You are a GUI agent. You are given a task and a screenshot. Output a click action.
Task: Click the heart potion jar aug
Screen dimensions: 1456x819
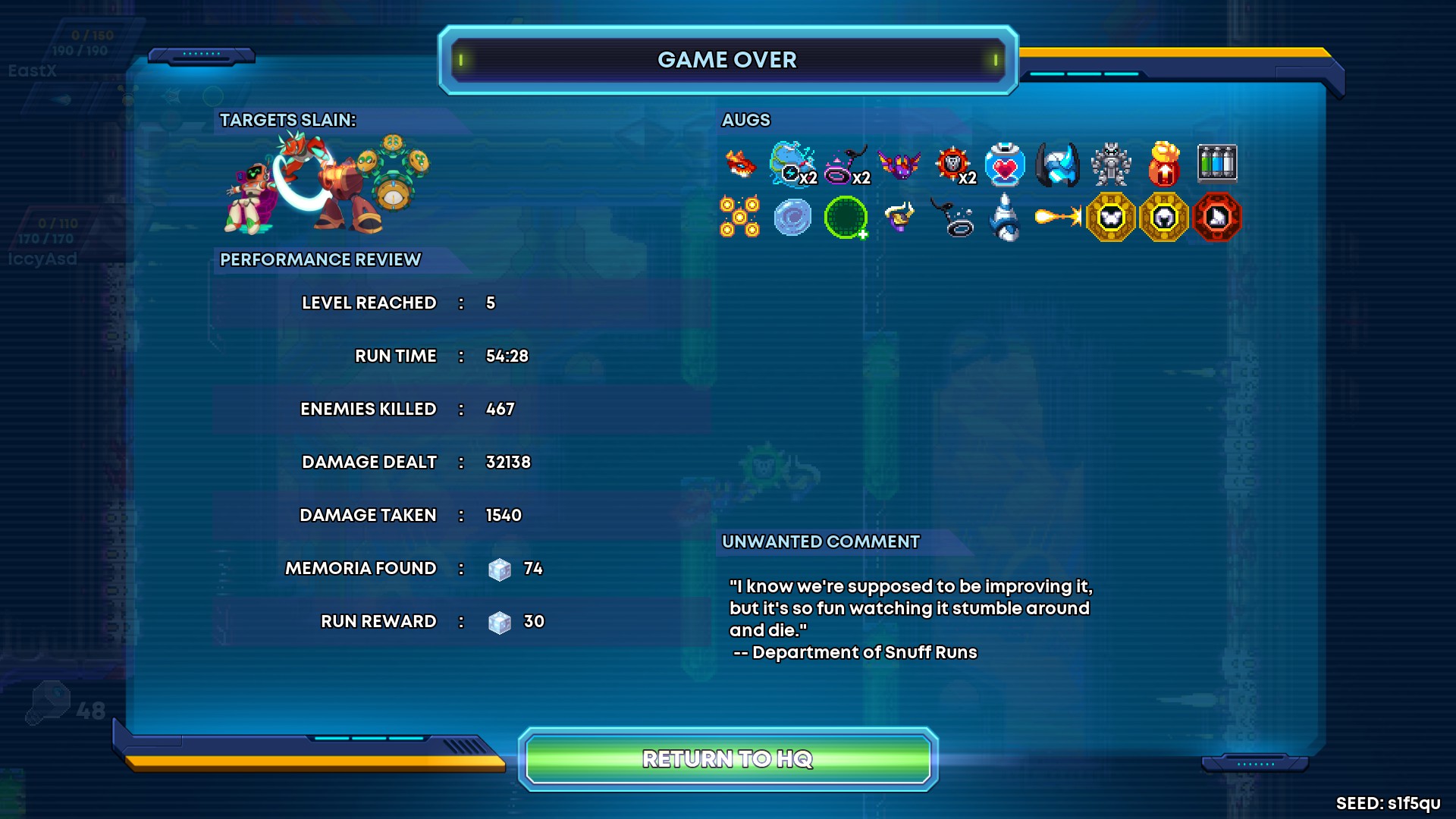[1005, 164]
